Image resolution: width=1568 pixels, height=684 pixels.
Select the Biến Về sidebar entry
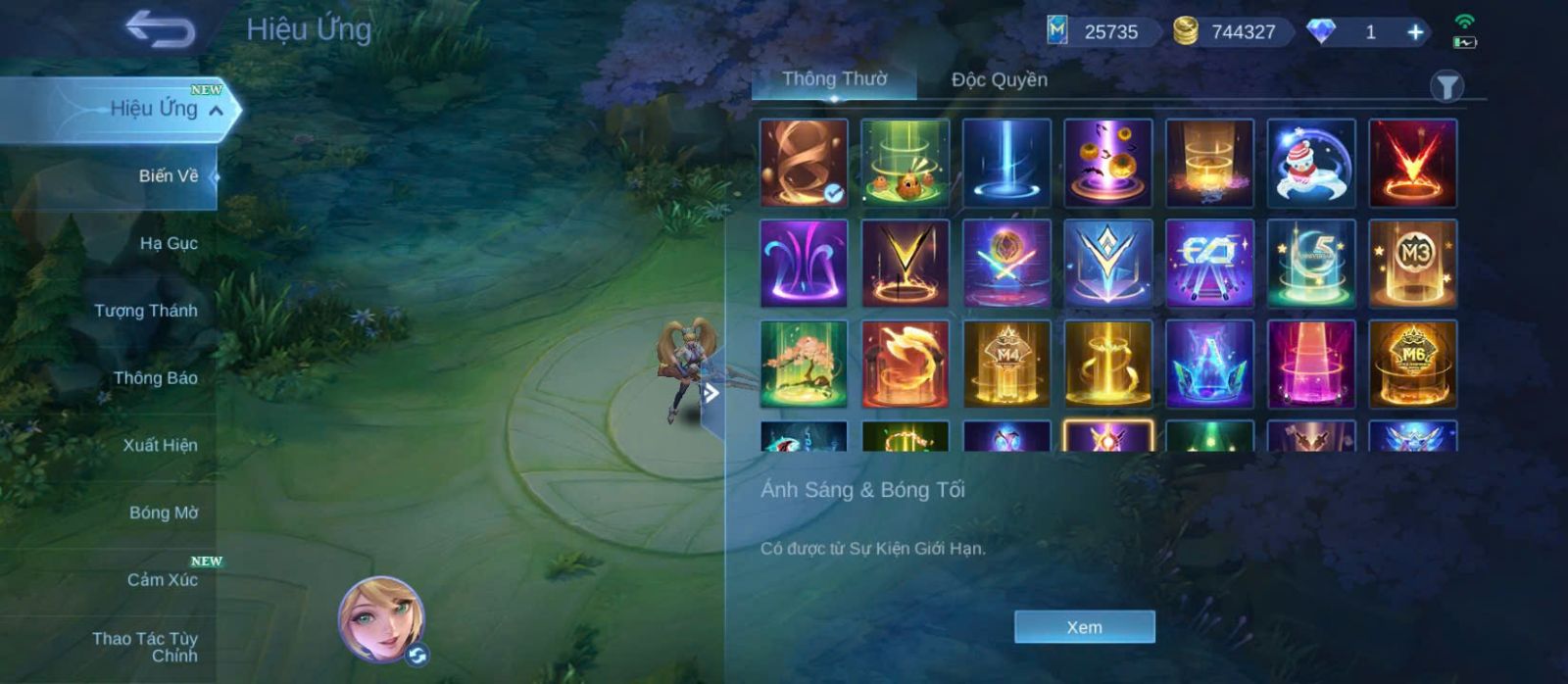coord(168,176)
